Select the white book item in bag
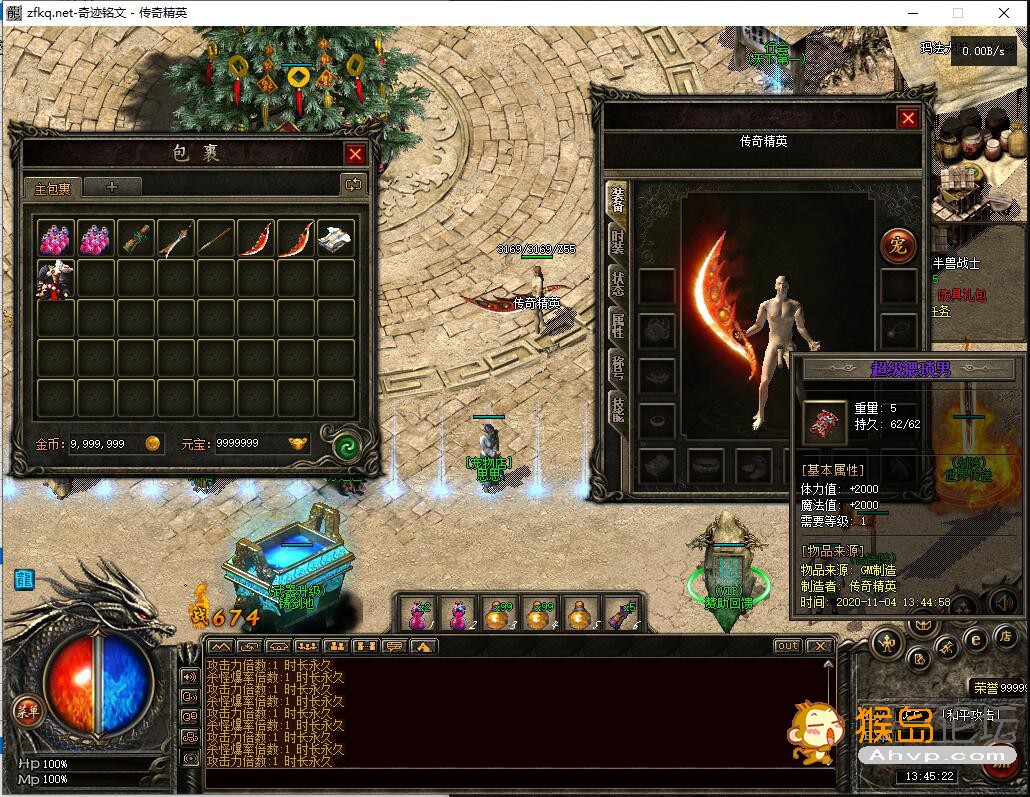The width and height of the screenshot is (1030, 797). [x=335, y=238]
